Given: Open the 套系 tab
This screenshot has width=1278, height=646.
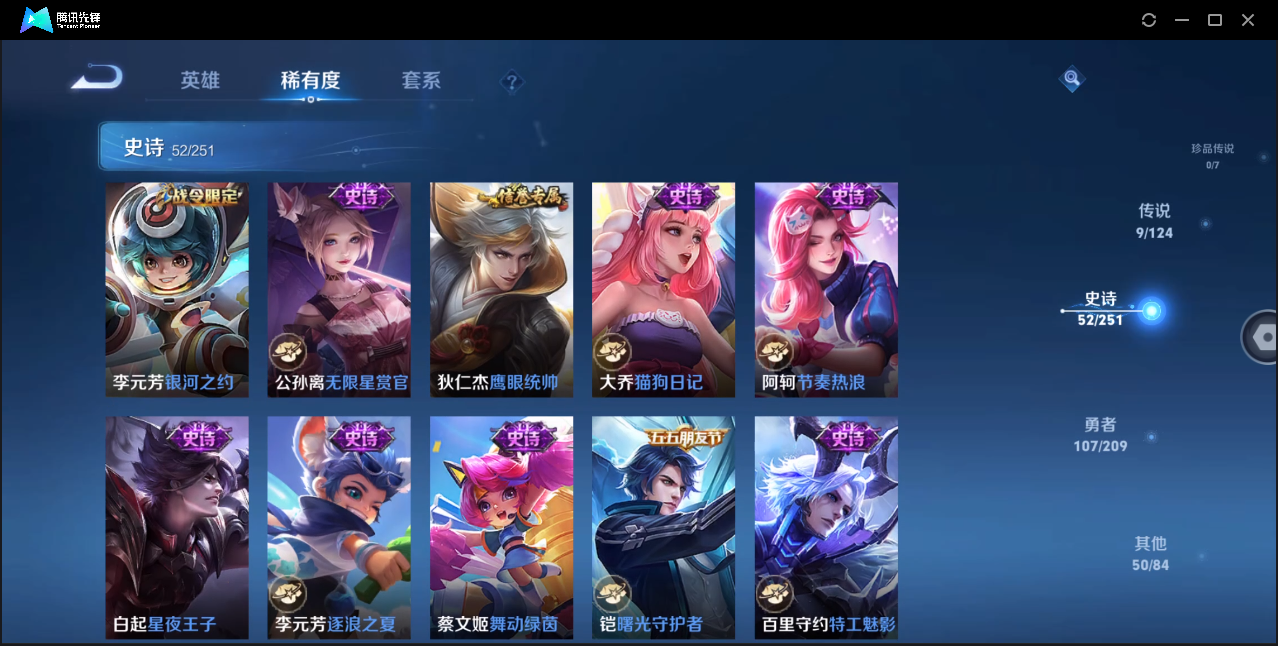Looking at the screenshot, I should pyautogui.click(x=421, y=80).
